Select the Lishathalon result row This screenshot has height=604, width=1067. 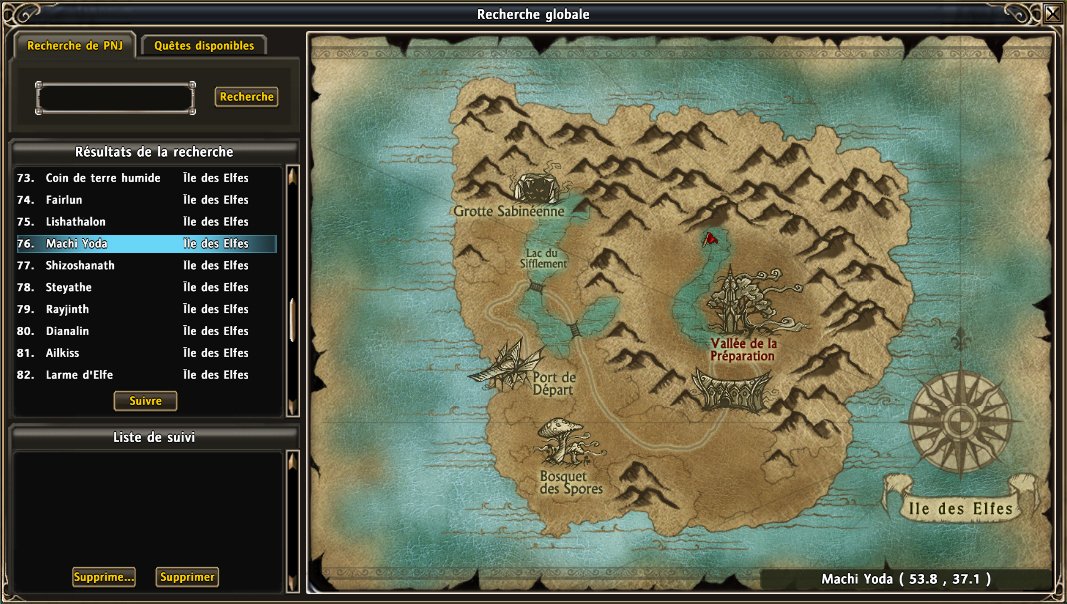(76, 222)
